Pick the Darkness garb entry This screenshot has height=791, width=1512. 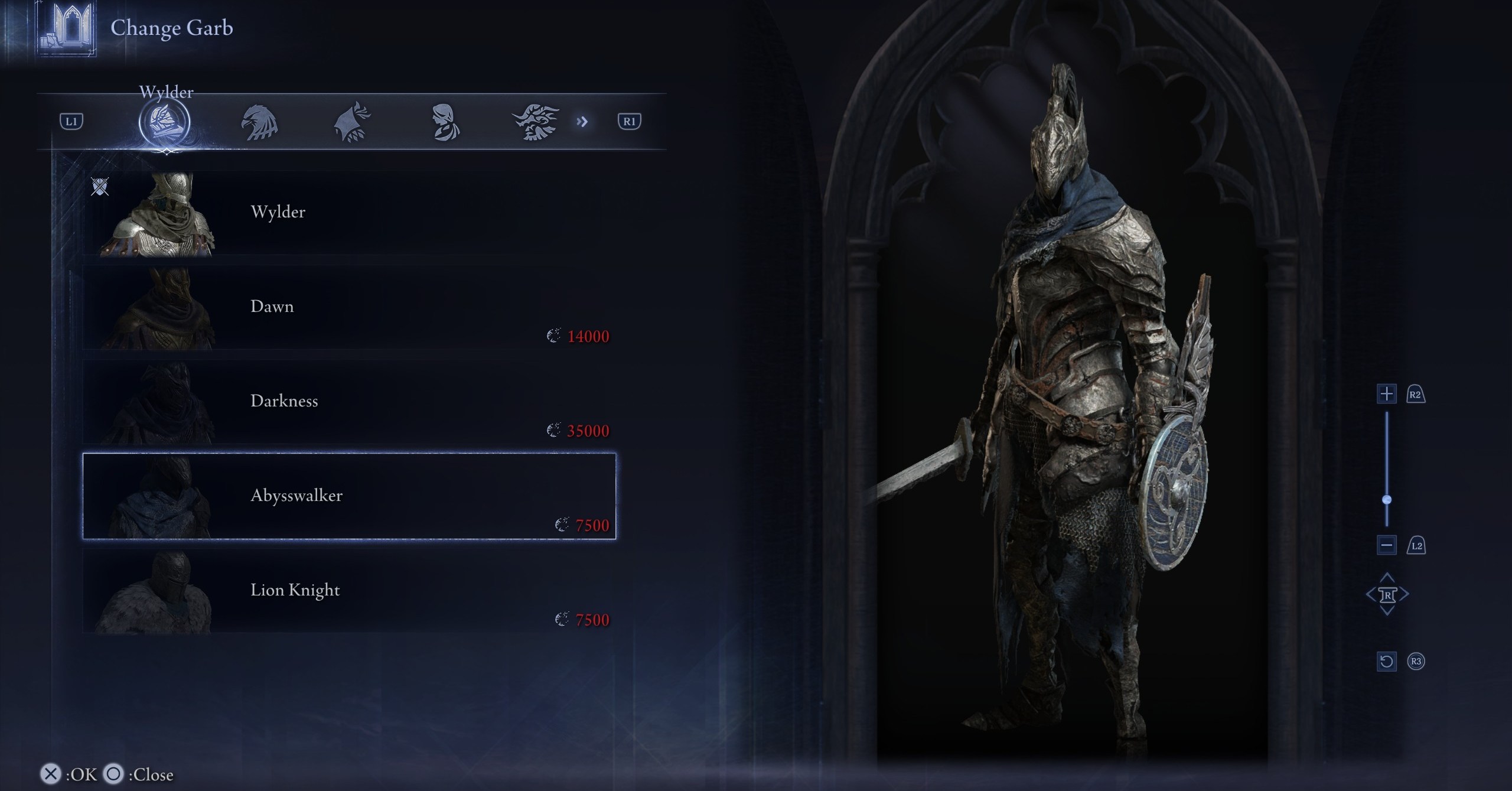[348, 402]
